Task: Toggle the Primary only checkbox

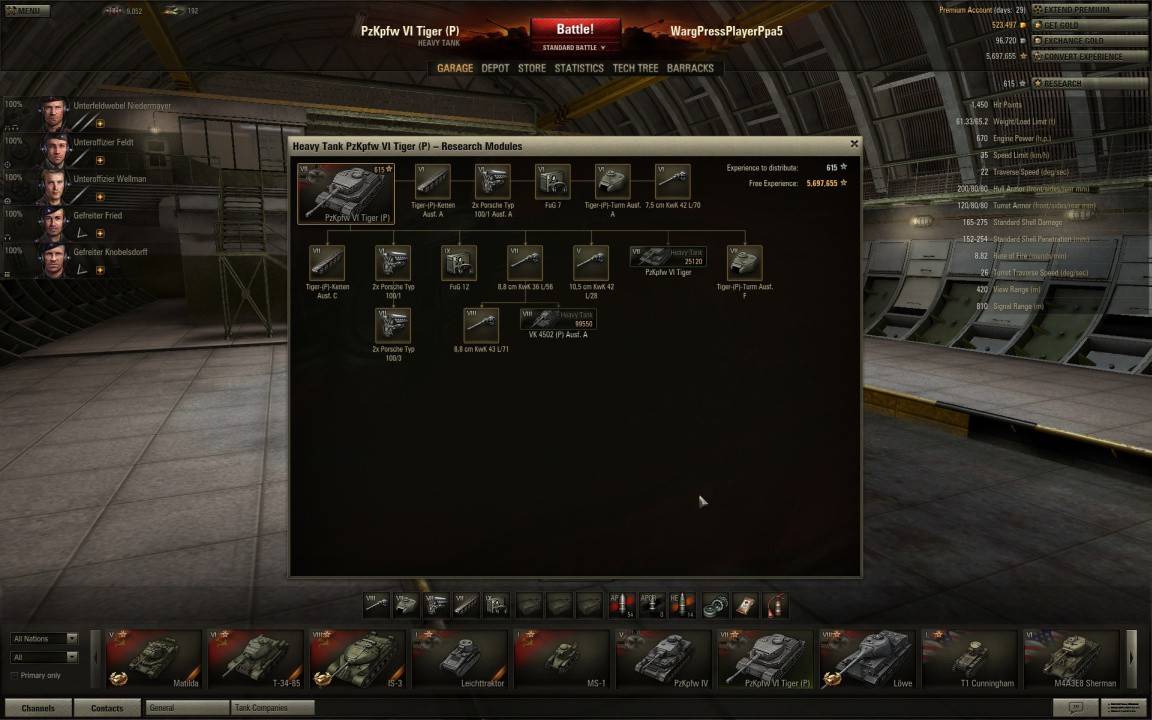Action: tap(13, 675)
